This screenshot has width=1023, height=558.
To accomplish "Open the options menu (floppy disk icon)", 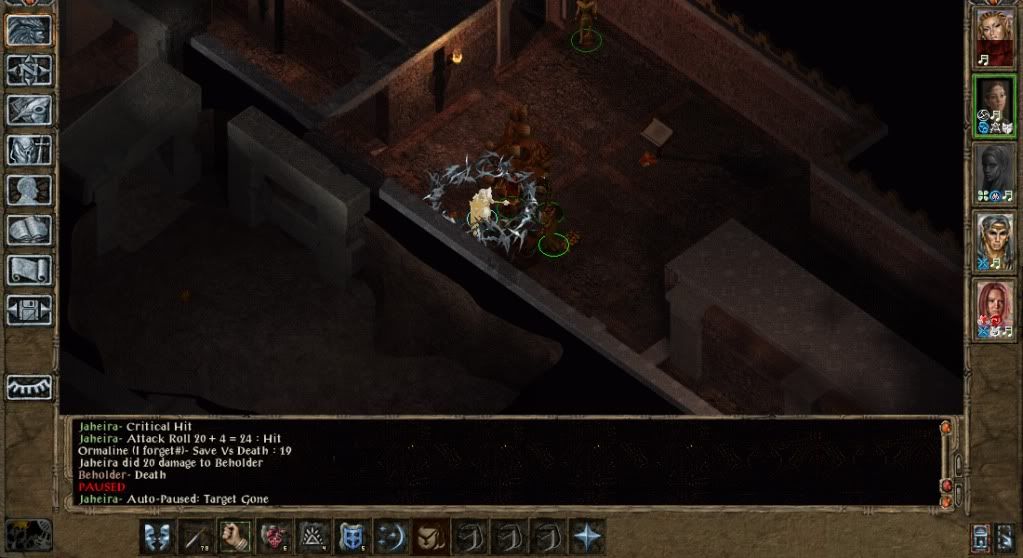I will point(29,309).
